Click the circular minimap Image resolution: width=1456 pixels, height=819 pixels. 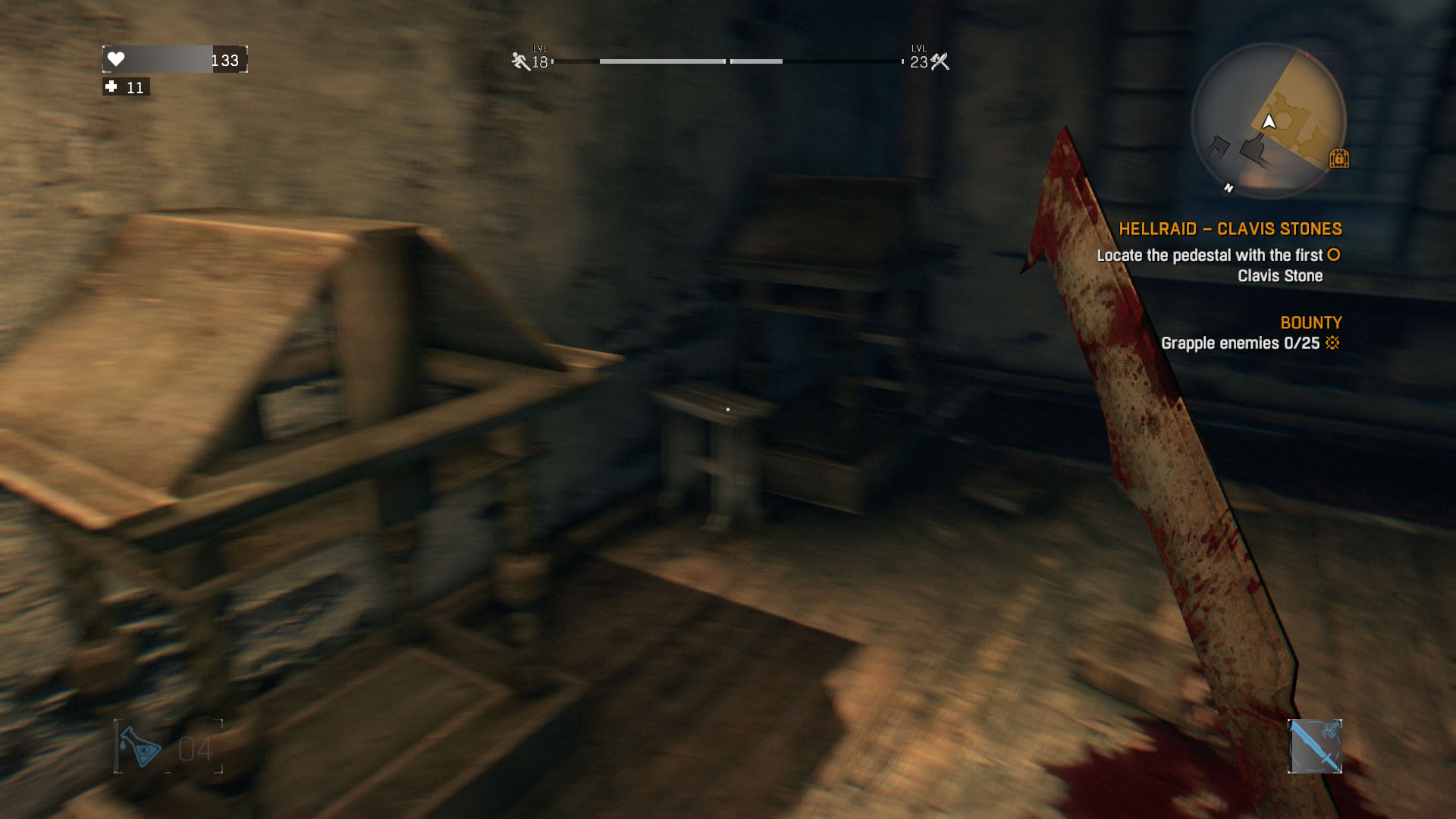pos(1268,120)
